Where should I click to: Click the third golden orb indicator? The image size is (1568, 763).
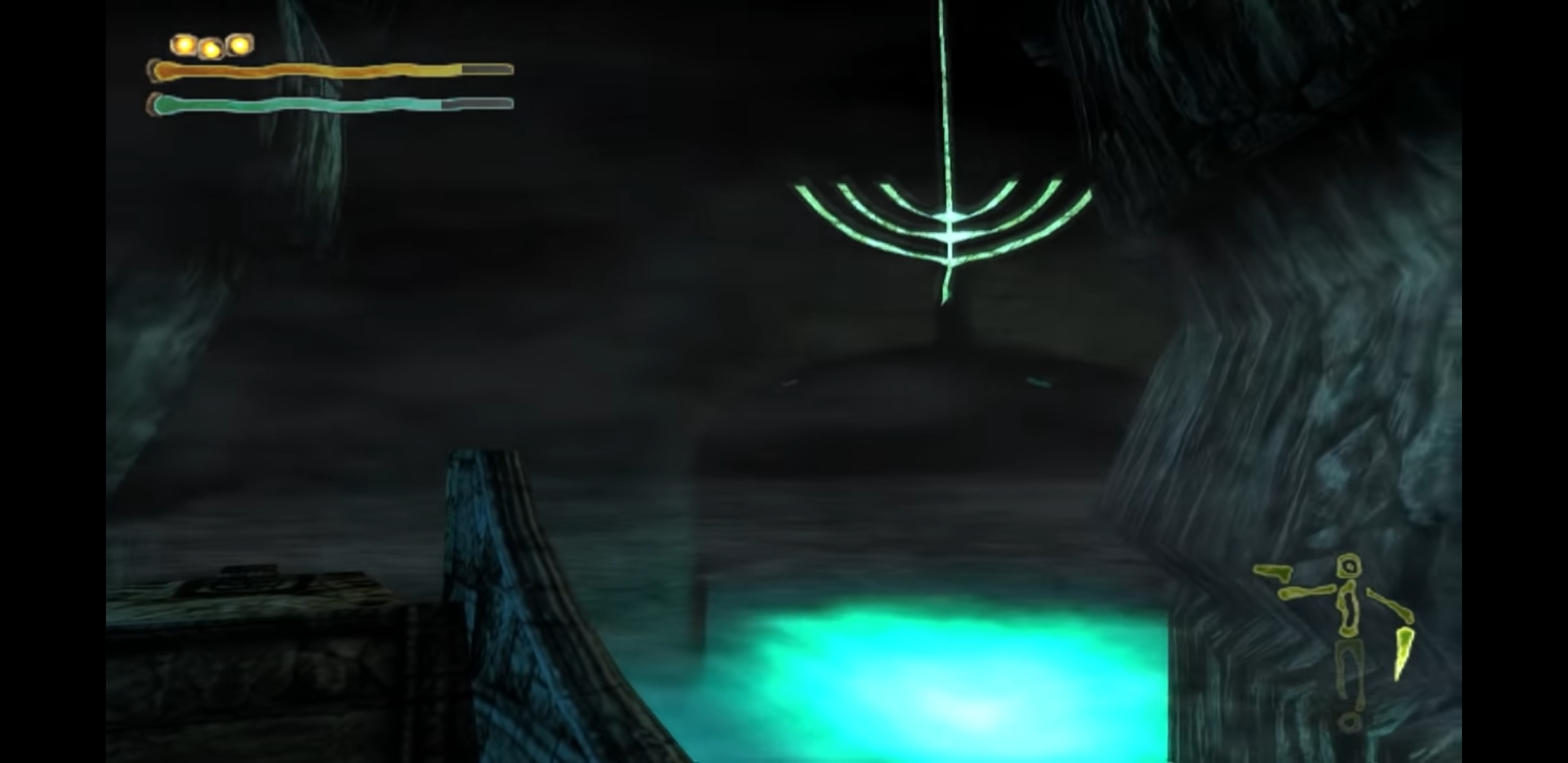[239, 45]
